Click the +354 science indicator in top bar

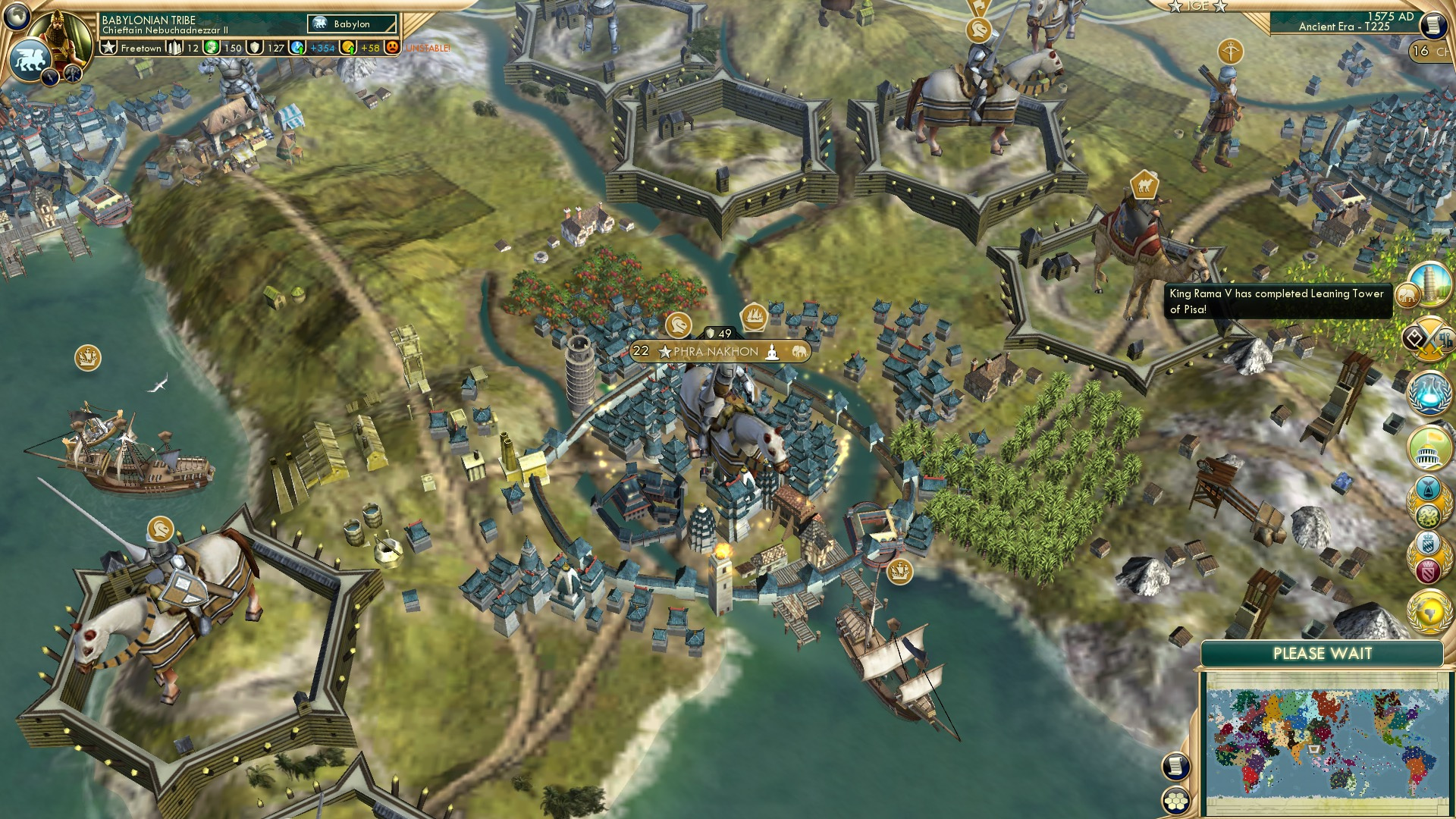322,47
